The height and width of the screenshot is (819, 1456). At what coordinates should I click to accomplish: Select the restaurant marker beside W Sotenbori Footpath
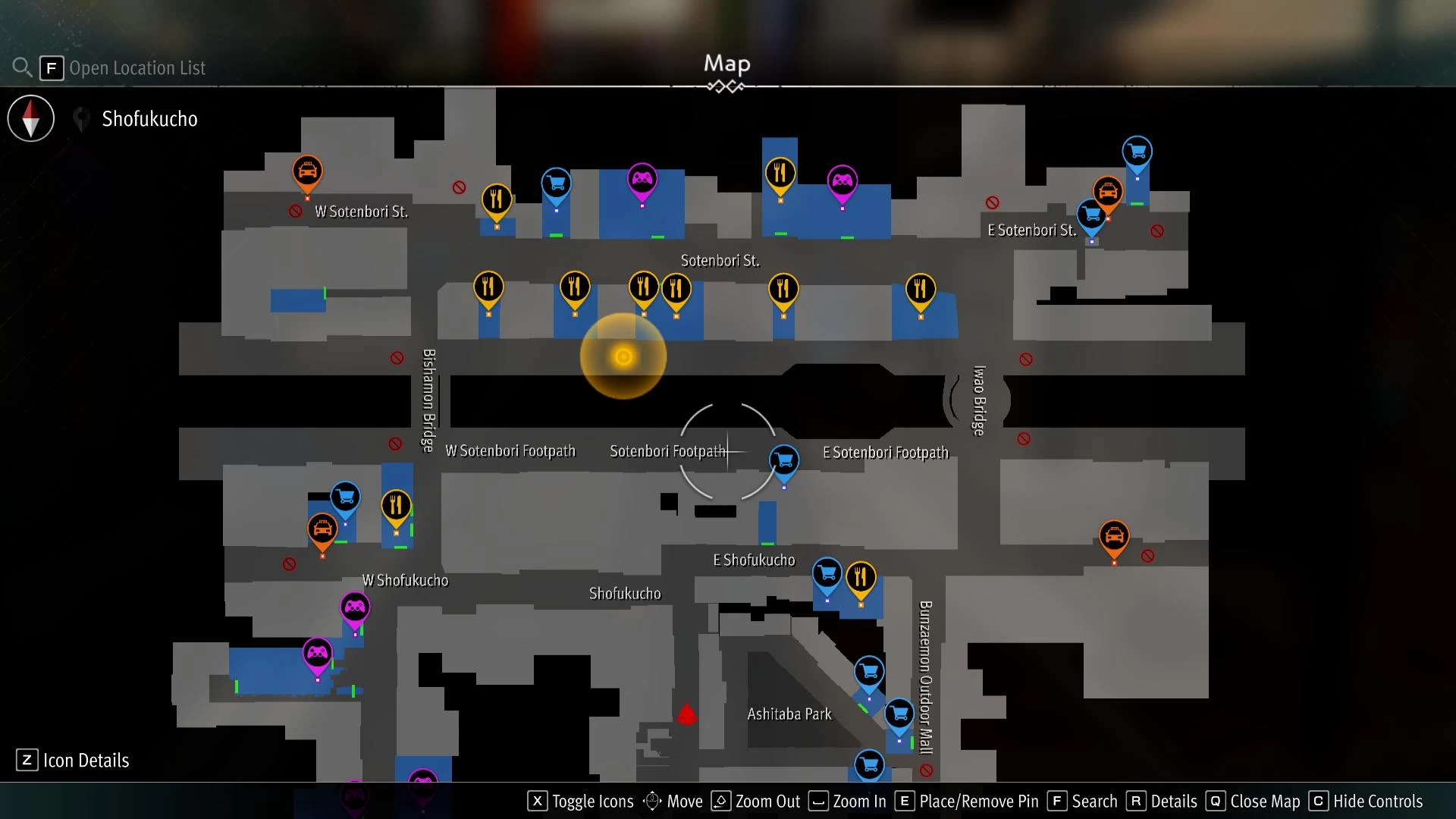(x=396, y=506)
